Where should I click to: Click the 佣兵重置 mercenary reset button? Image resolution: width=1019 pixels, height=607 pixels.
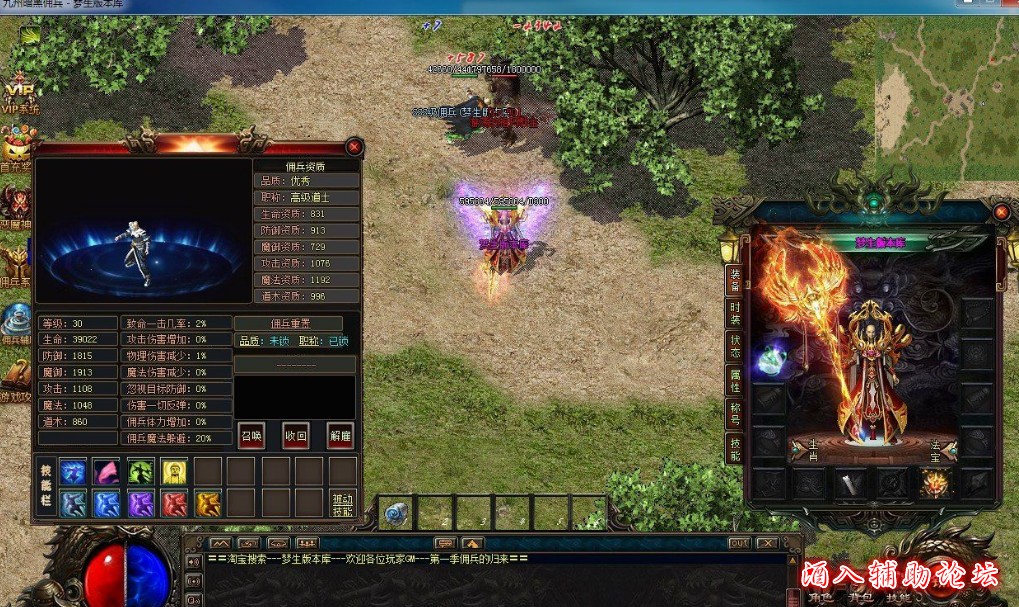(x=288, y=323)
